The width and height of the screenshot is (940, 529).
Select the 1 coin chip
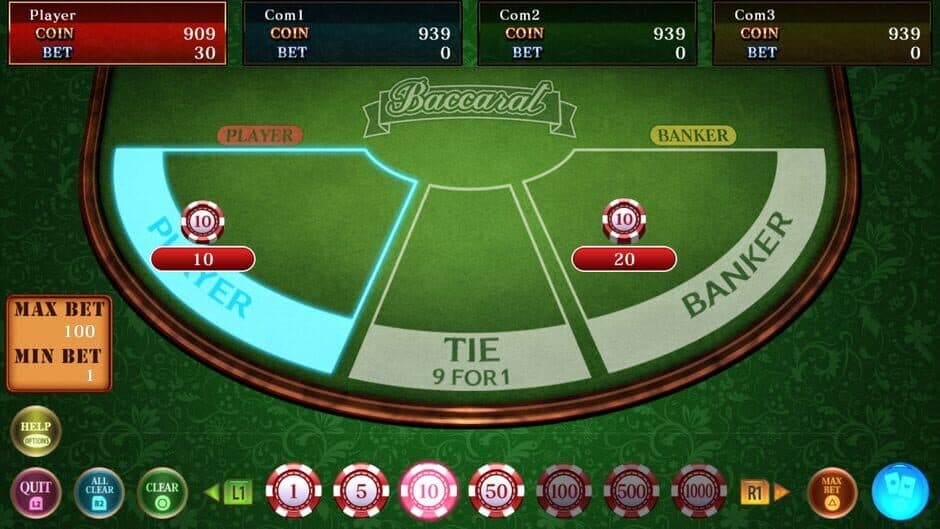[293, 491]
